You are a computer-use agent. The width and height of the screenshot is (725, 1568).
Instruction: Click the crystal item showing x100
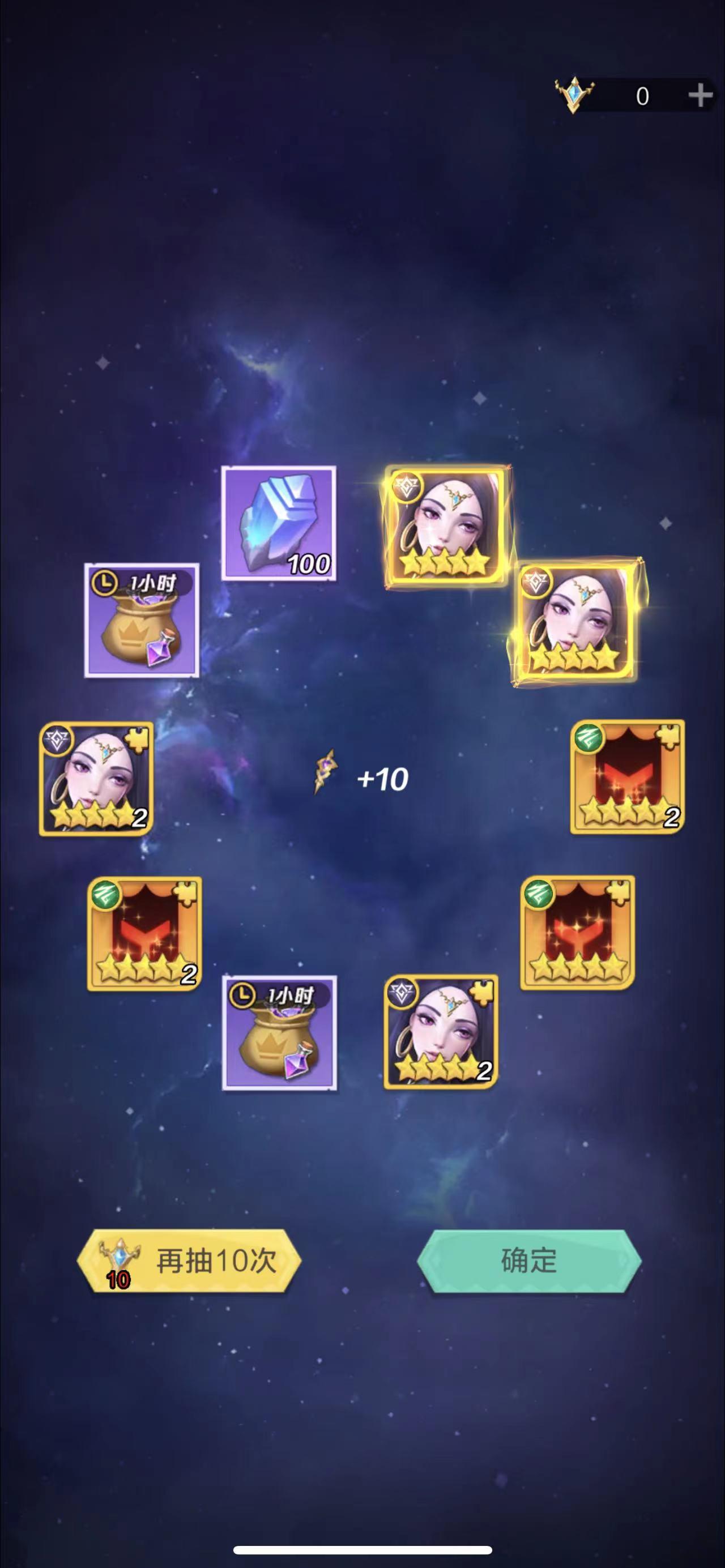(279, 521)
